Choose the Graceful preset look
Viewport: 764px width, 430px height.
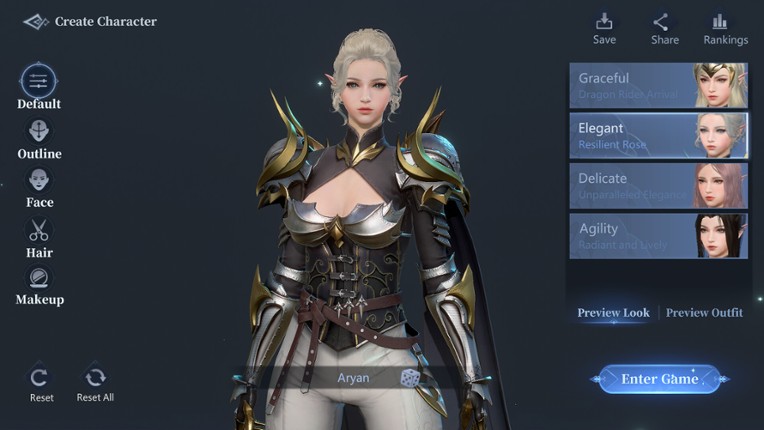(x=658, y=85)
